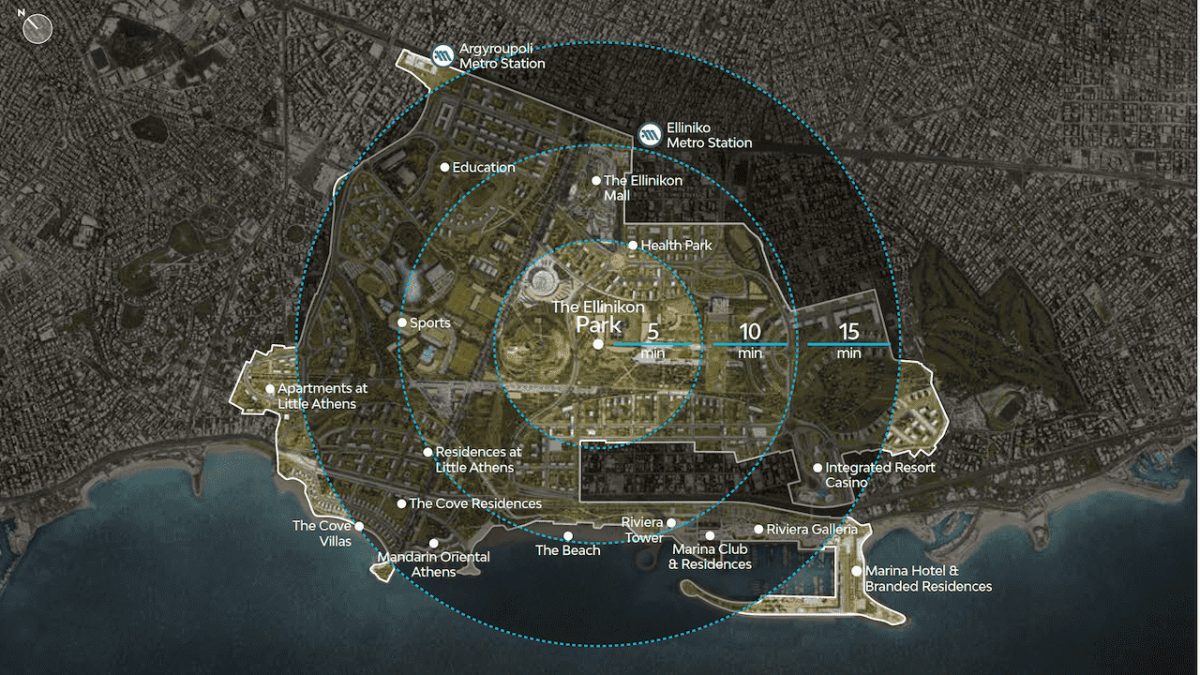Select Apartments at Little Athens marker
Image resolution: width=1200 pixels, height=675 pixels.
pos(270,389)
